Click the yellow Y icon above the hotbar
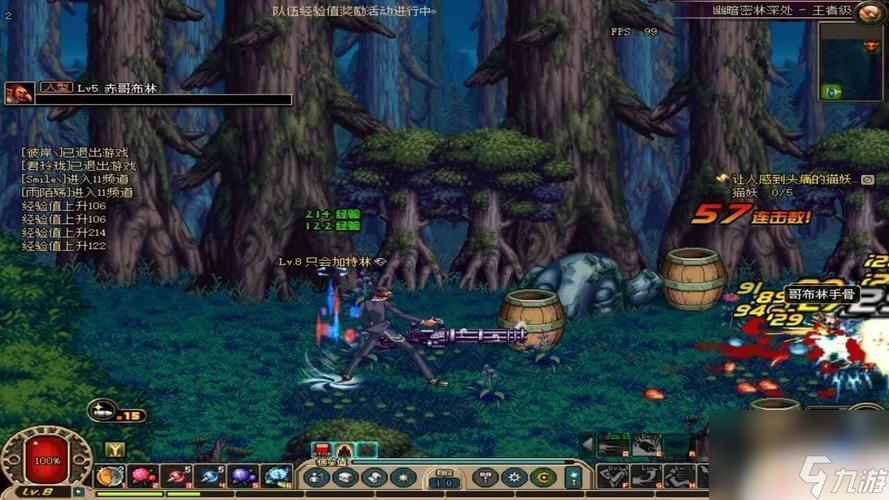889x500 pixels. [x=115, y=449]
